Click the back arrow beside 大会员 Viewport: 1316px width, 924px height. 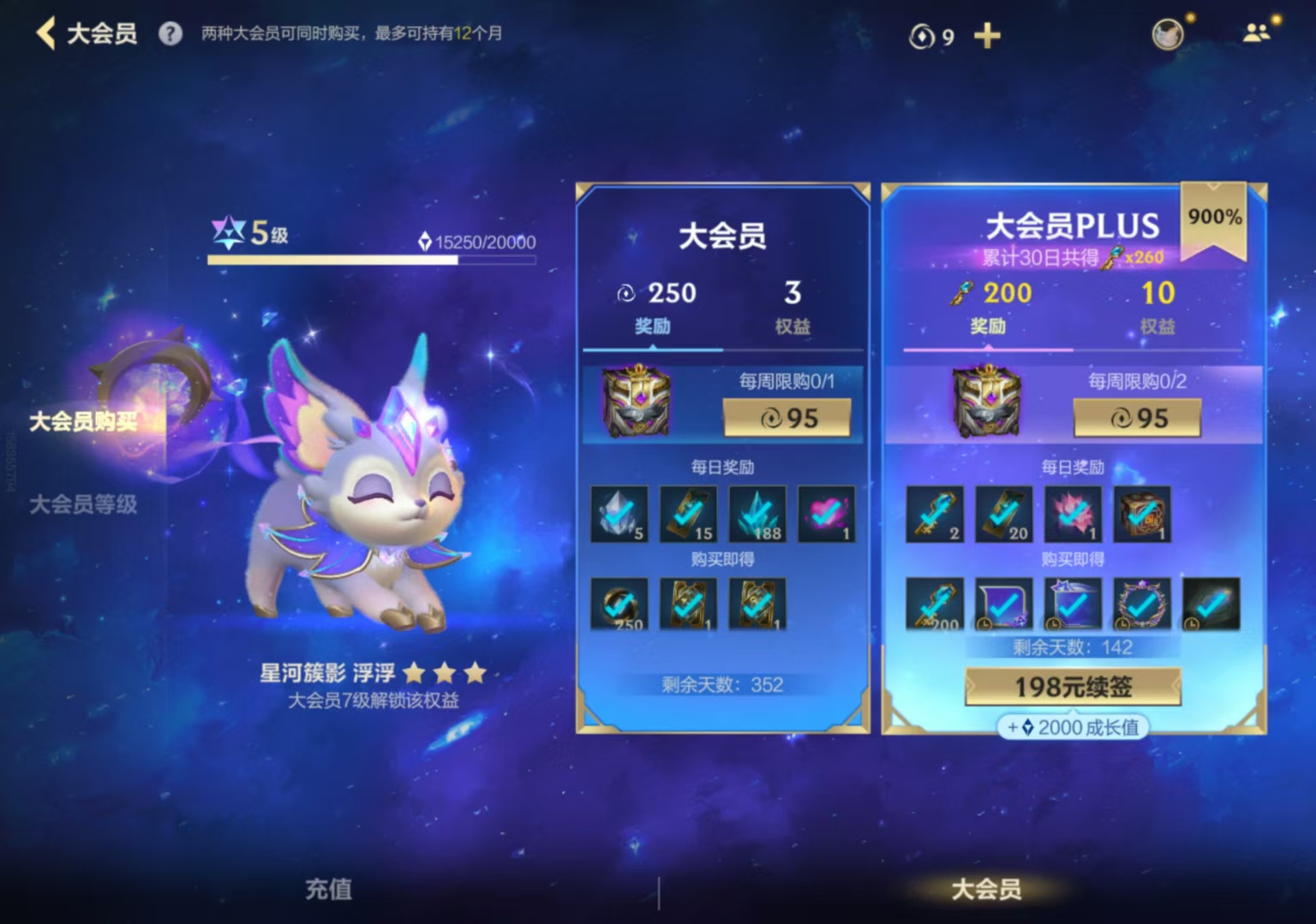(x=46, y=34)
